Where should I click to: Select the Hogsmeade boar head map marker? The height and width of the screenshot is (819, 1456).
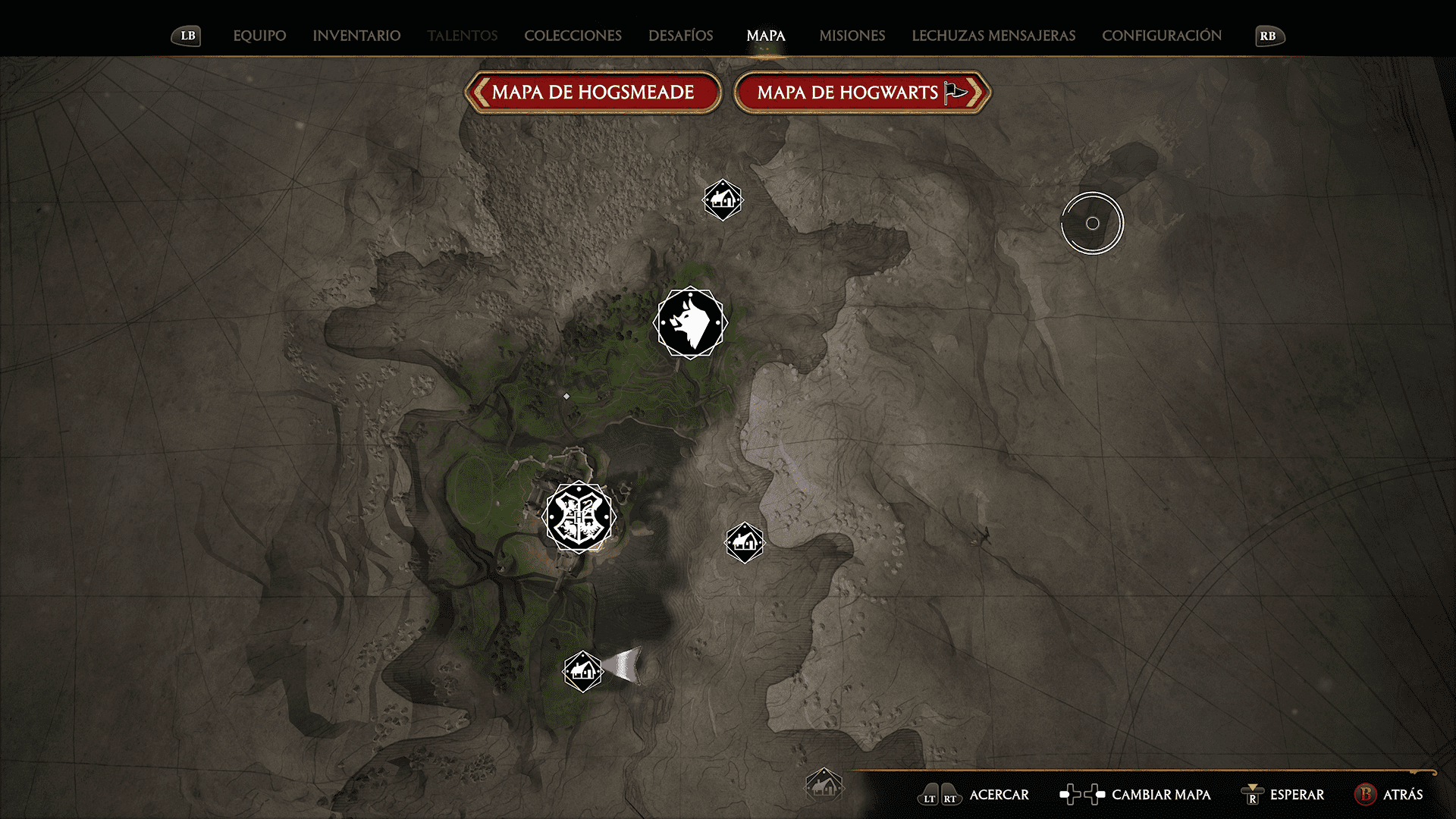coord(690,323)
